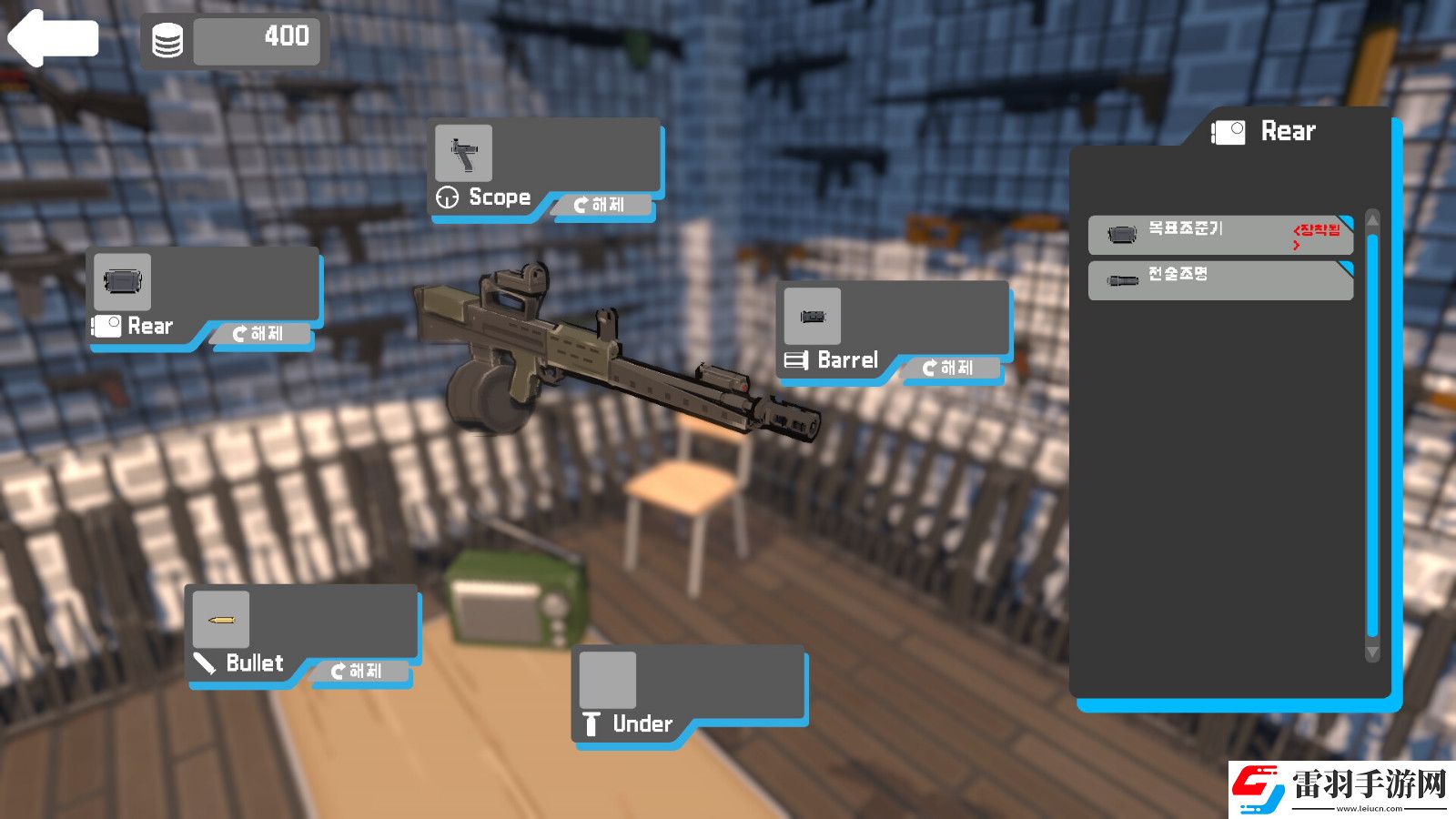The width and height of the screenshot is (1456, 819).
Task: Remove the scope with its 해제 button
Action: (x=601, y=206)
